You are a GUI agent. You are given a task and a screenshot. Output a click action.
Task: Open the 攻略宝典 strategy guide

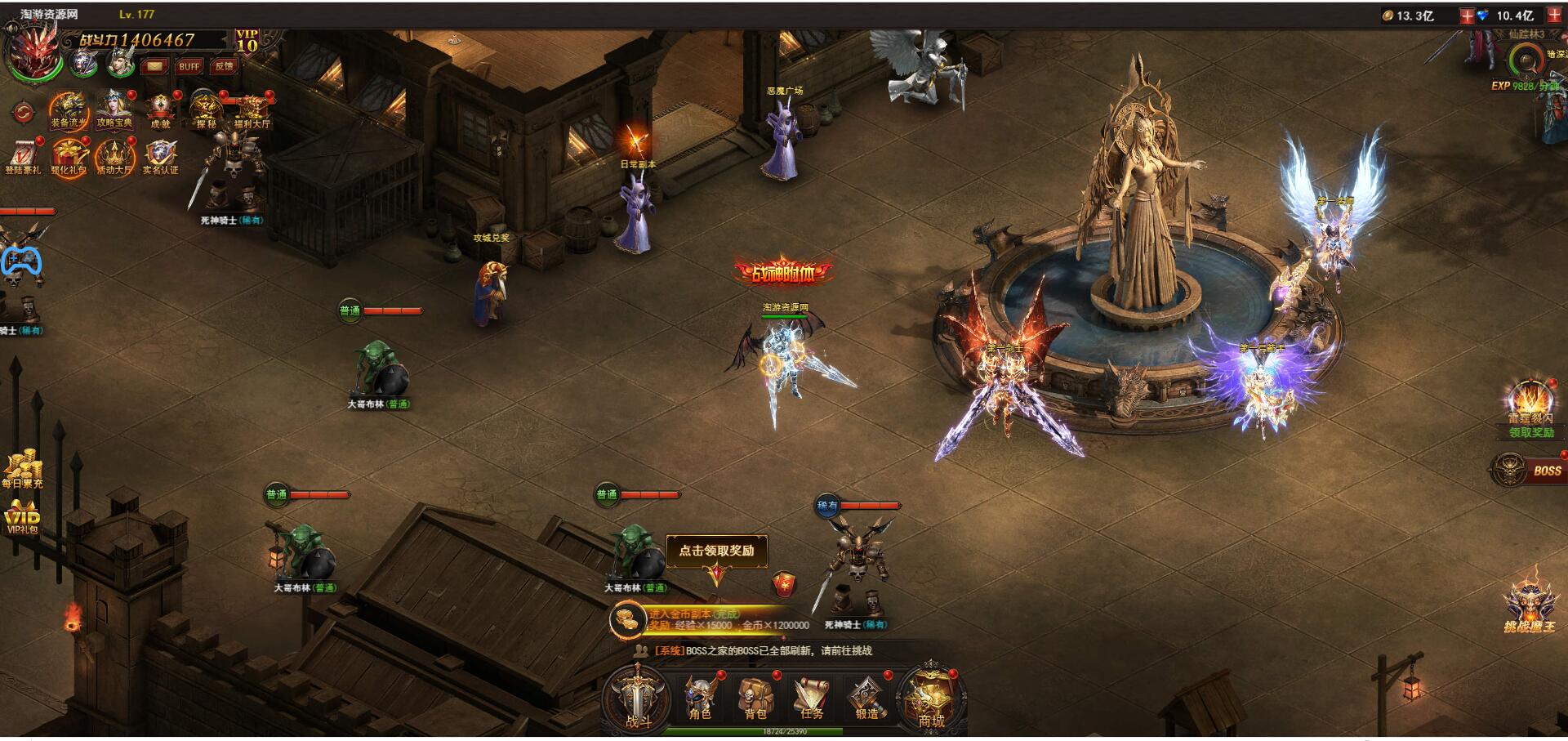tap(114, 111)
